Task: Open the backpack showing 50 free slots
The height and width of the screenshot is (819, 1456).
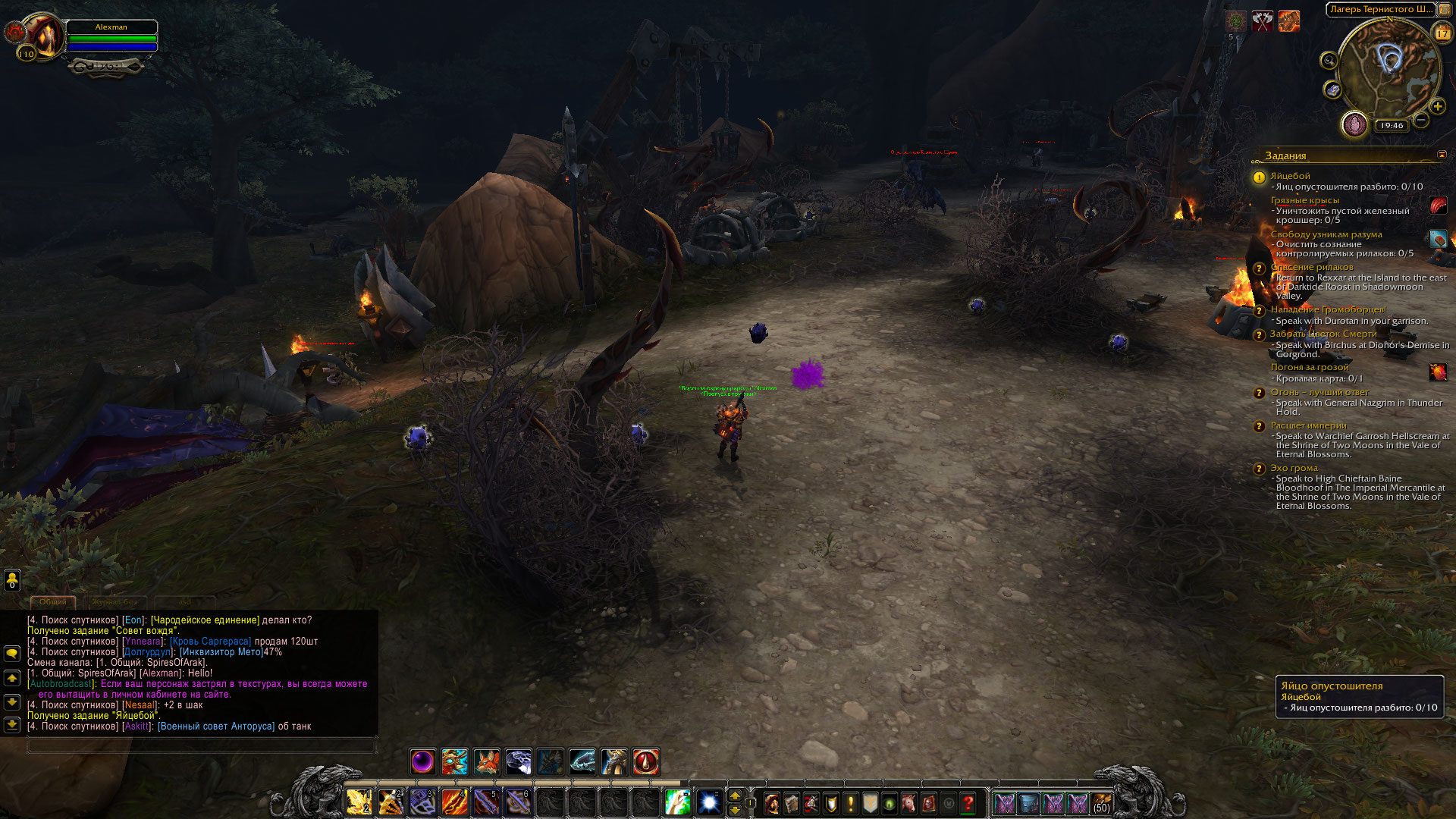Action: point(1101,803)
